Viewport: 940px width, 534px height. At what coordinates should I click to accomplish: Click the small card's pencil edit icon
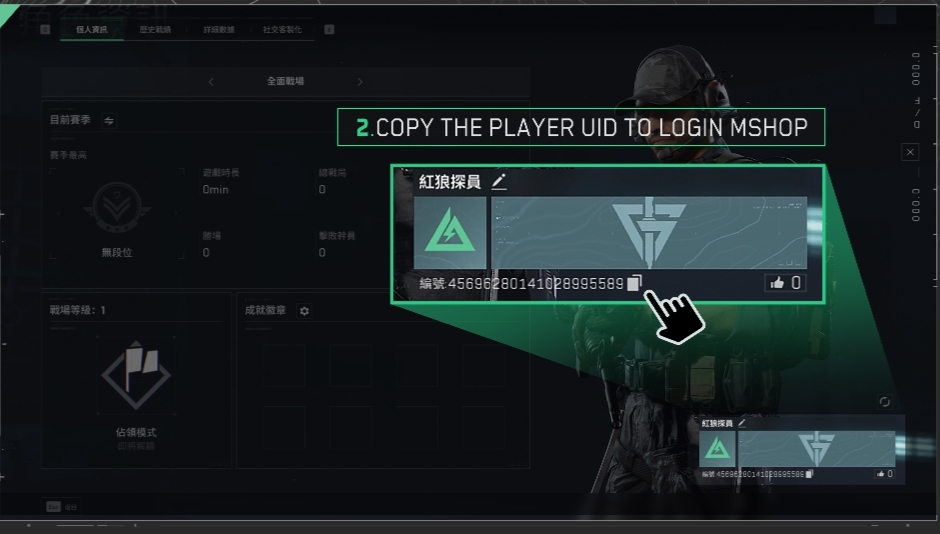tap(742, 424)
